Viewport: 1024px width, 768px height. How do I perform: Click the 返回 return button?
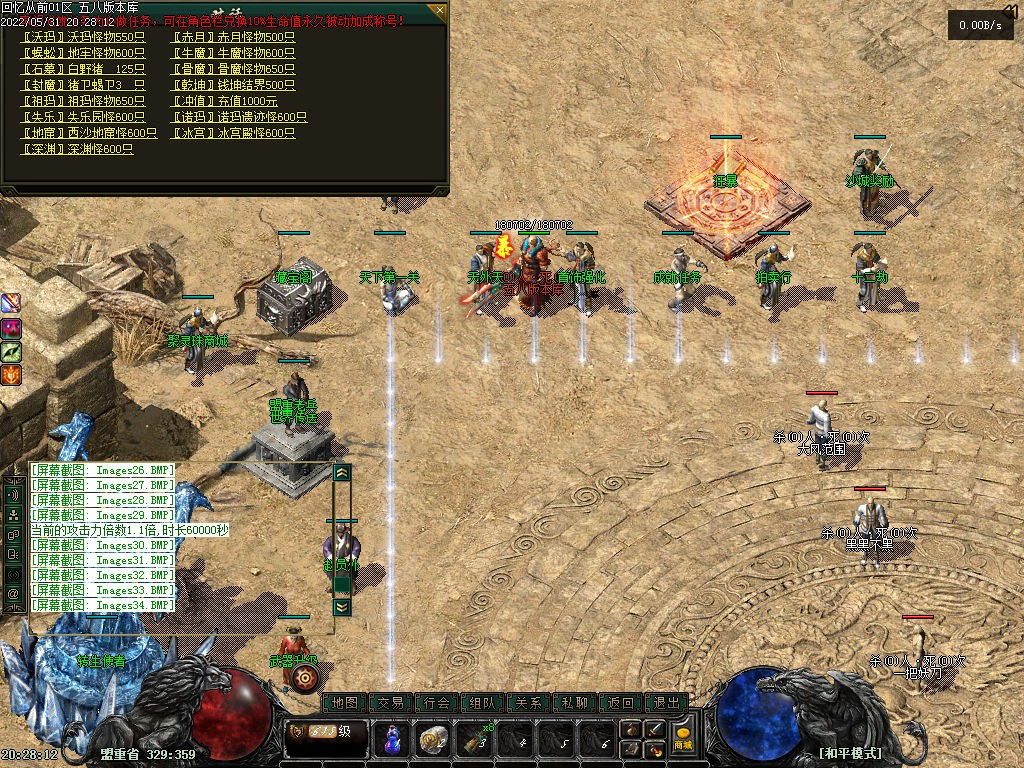pos(621,703)
